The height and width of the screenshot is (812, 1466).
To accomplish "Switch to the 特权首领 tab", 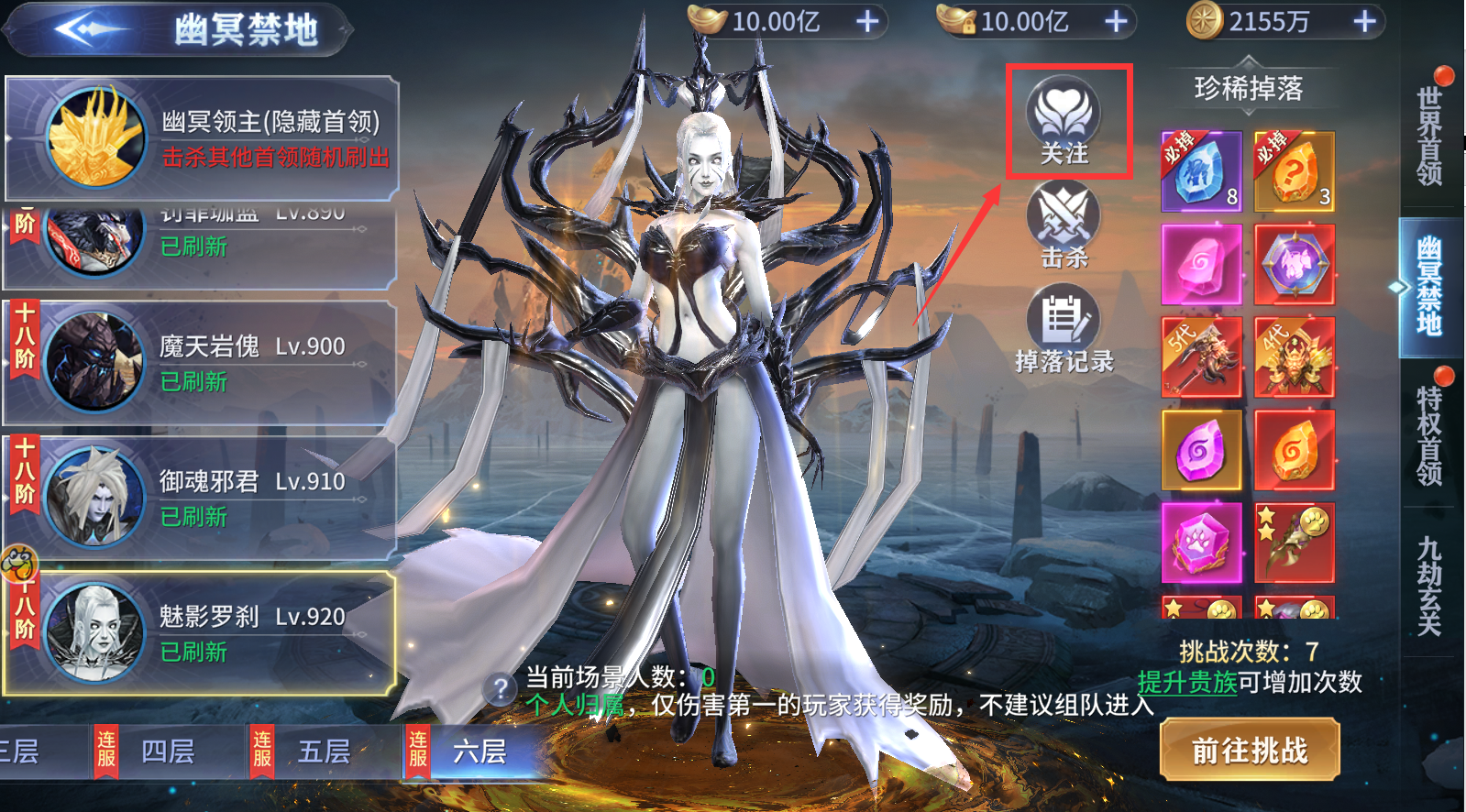I will click(1429, 433).
